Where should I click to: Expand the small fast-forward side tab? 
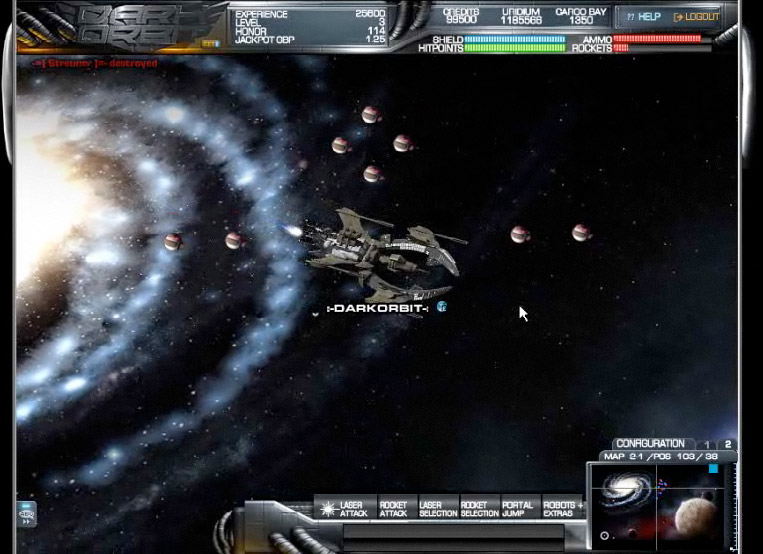coord(26,514)
